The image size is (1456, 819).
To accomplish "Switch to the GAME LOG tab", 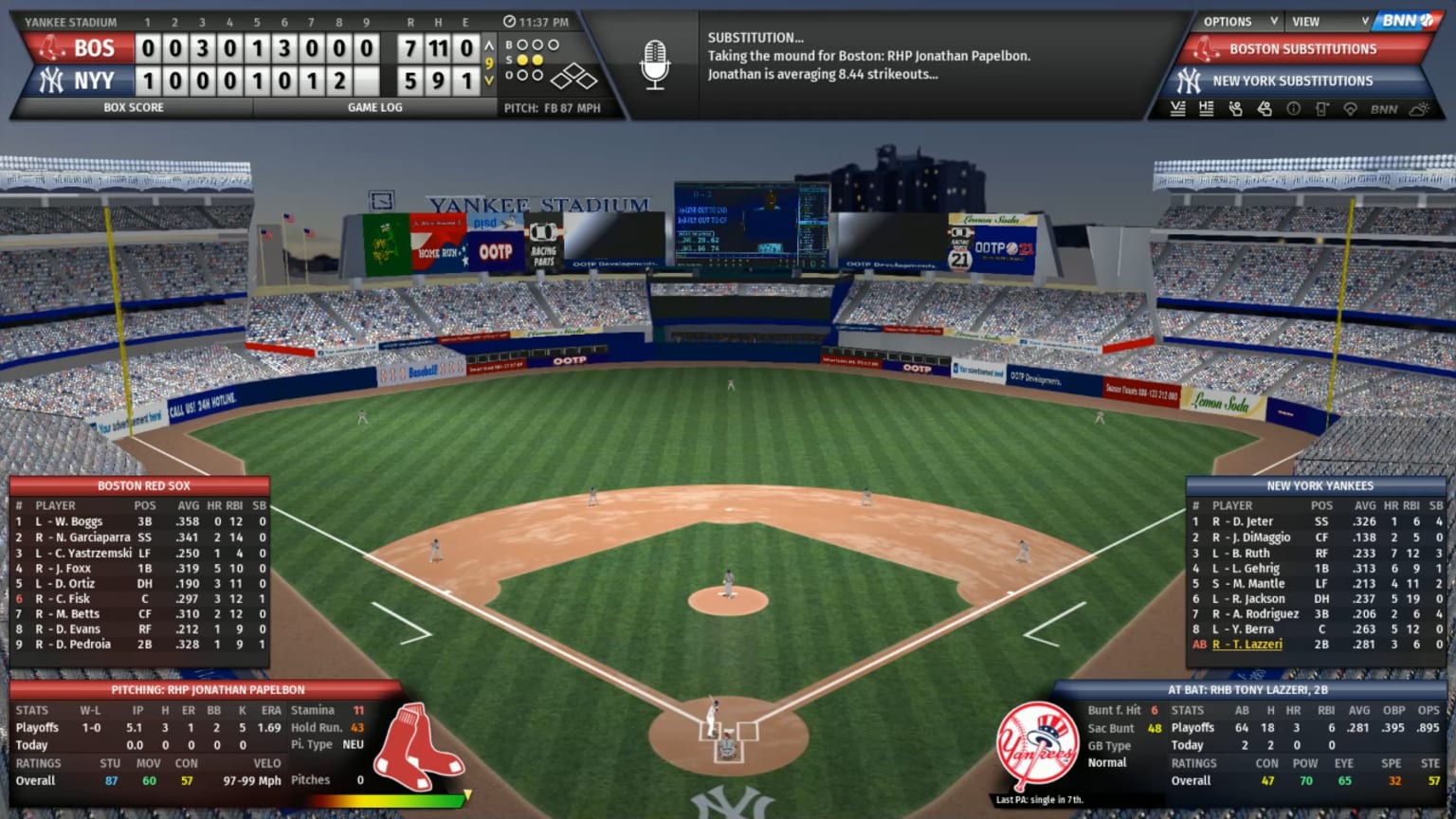I will [x=373, y=107].
